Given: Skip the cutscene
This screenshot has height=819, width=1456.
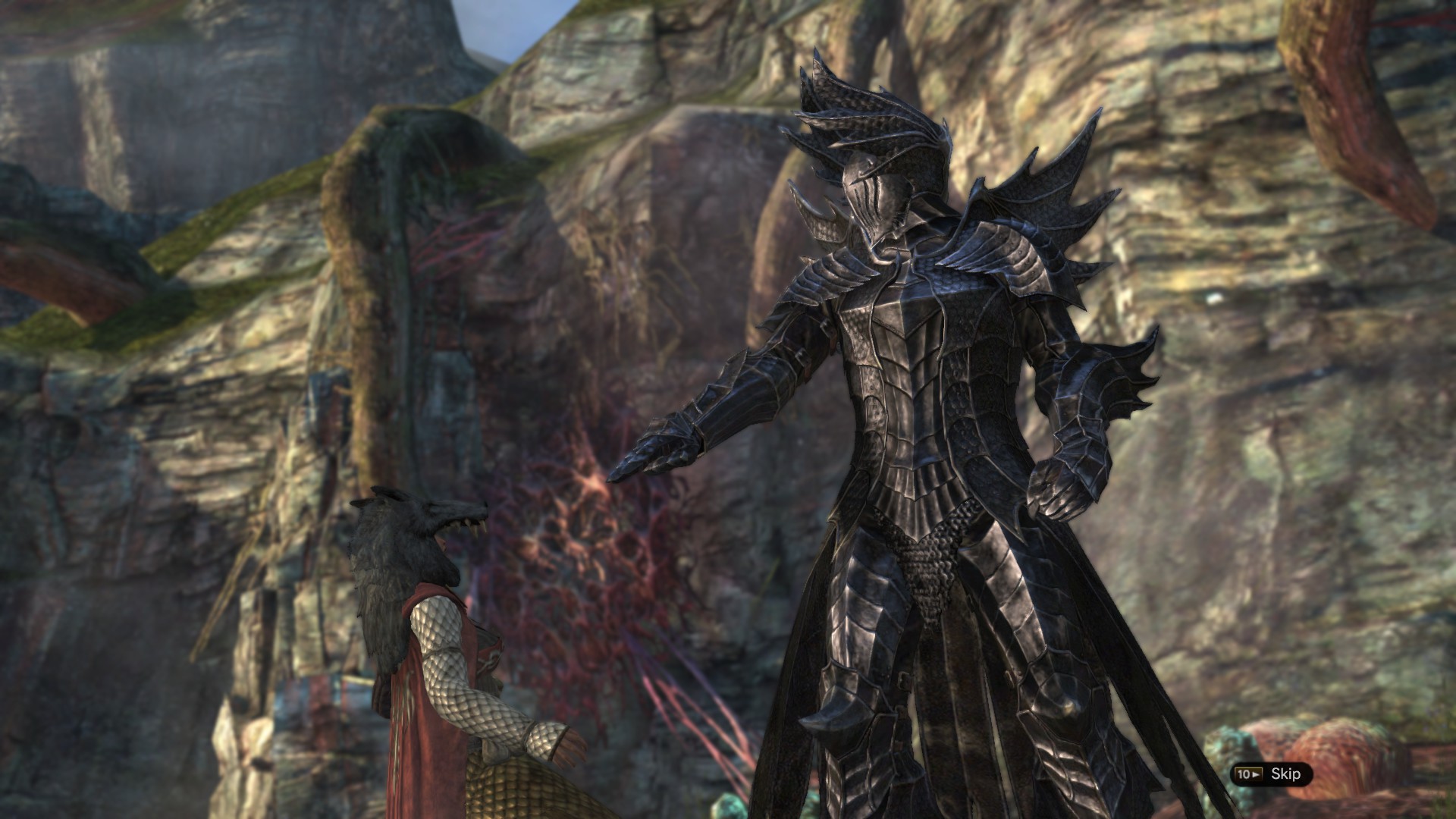Looking at the screenshot, I should click(x=1272, y=774).
